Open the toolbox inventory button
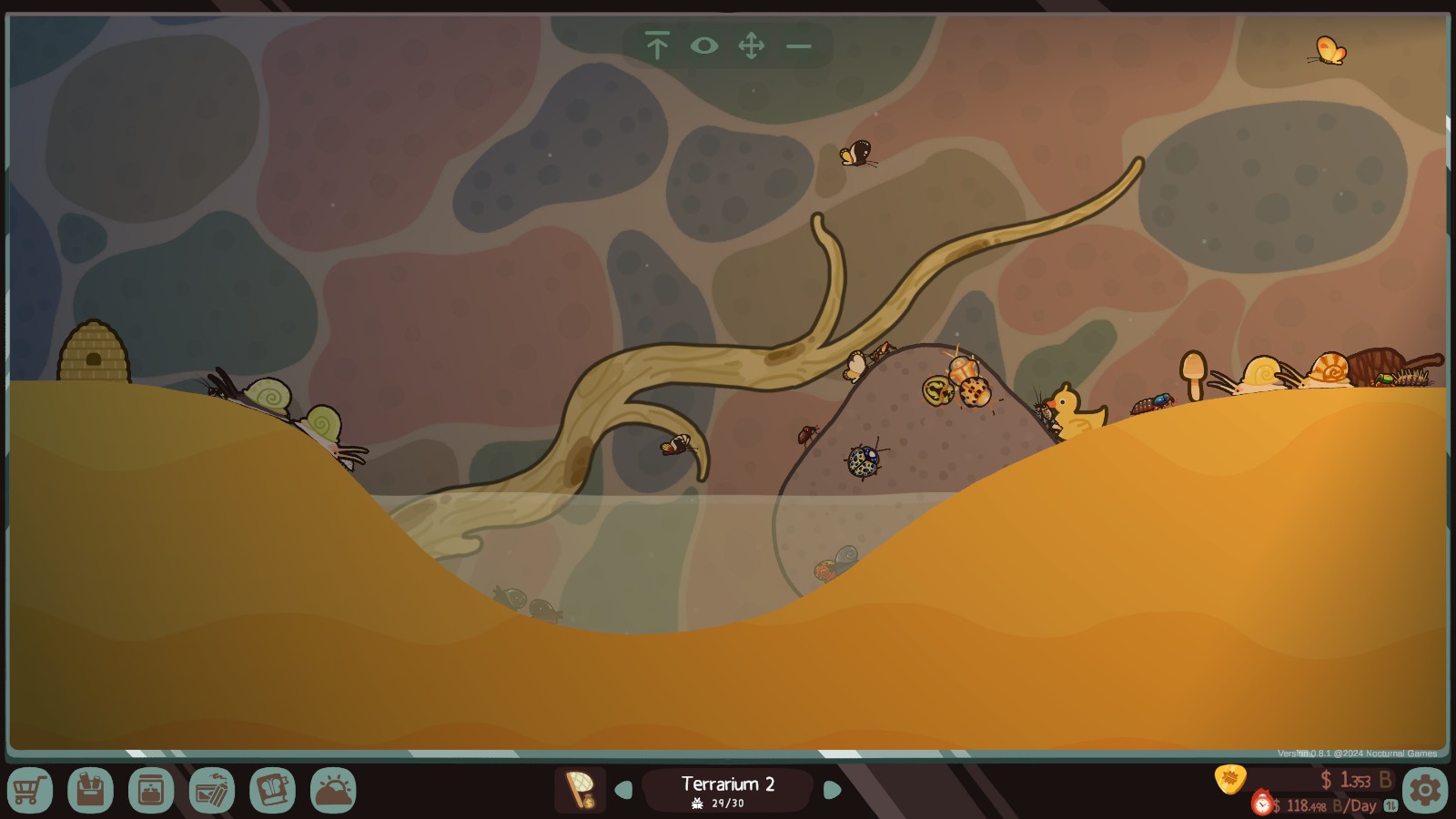The image size is (1456, 819). click(90, 790)
